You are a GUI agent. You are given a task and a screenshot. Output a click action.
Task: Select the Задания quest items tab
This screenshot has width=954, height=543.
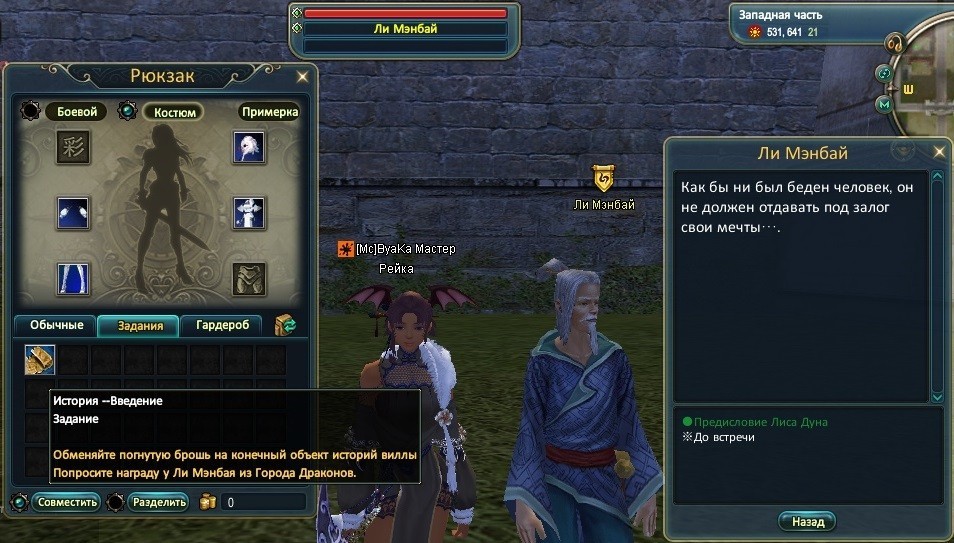(x=139, y=325)
